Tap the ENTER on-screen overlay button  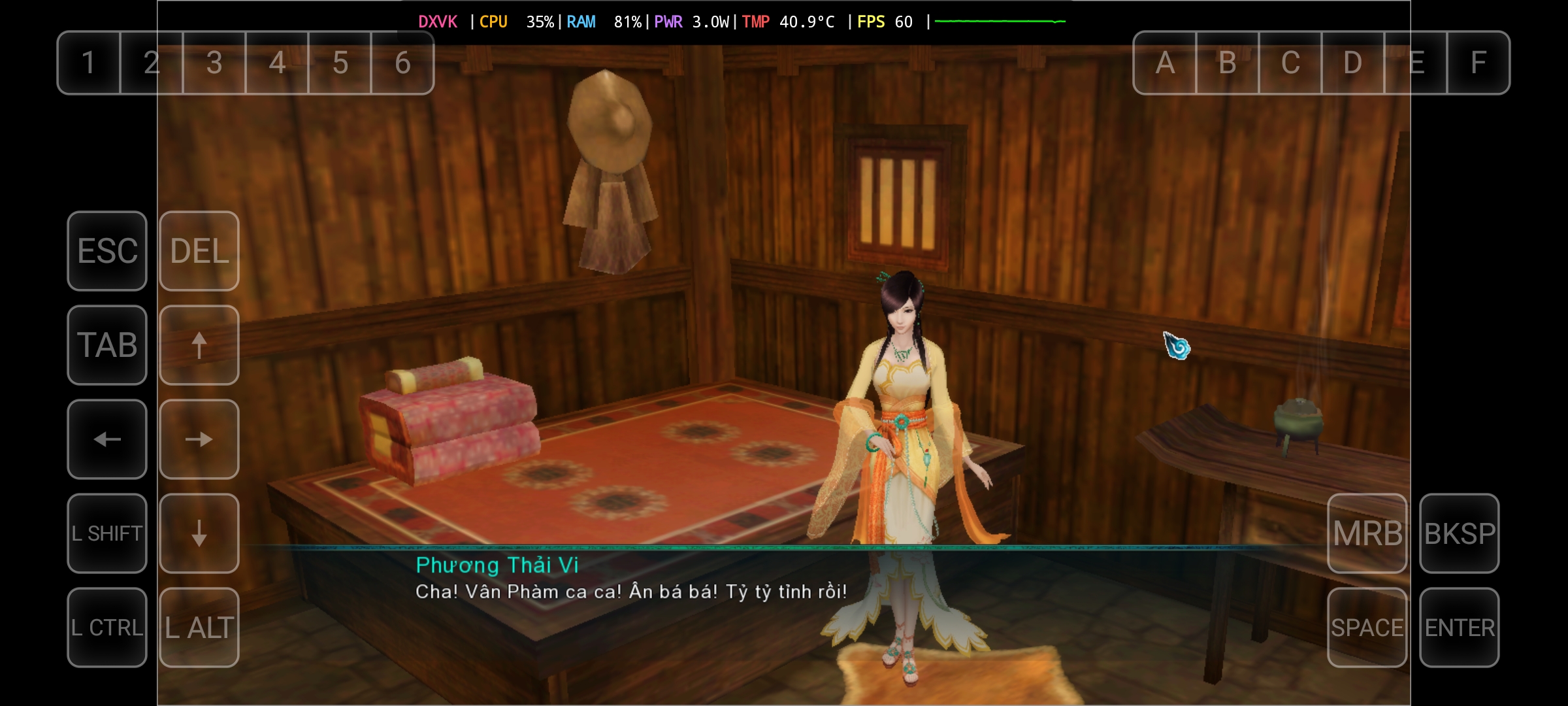pyautogui.click(x=1459, y=628)
